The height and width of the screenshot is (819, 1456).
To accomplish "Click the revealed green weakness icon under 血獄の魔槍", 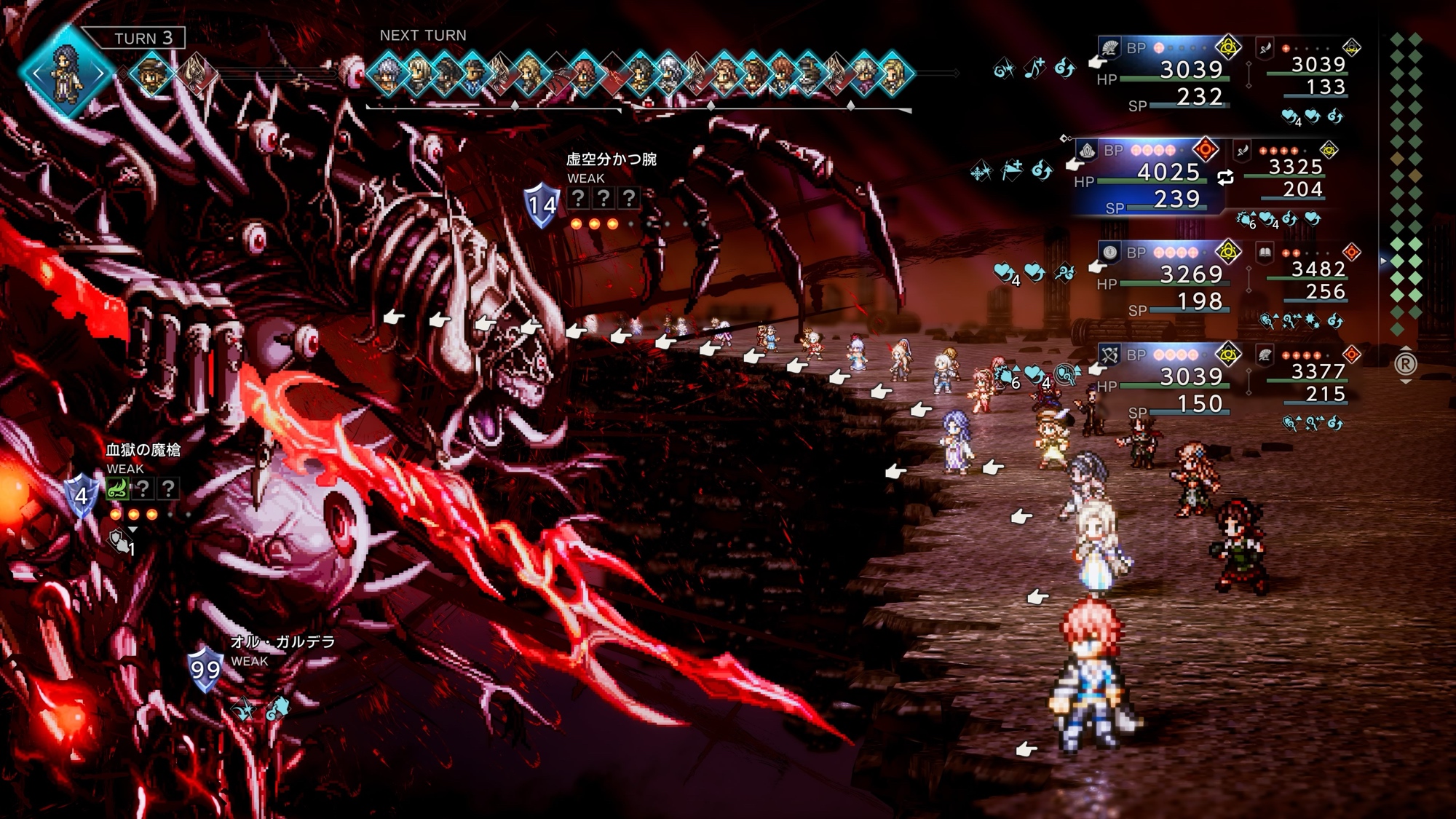I will click(117, 488).
